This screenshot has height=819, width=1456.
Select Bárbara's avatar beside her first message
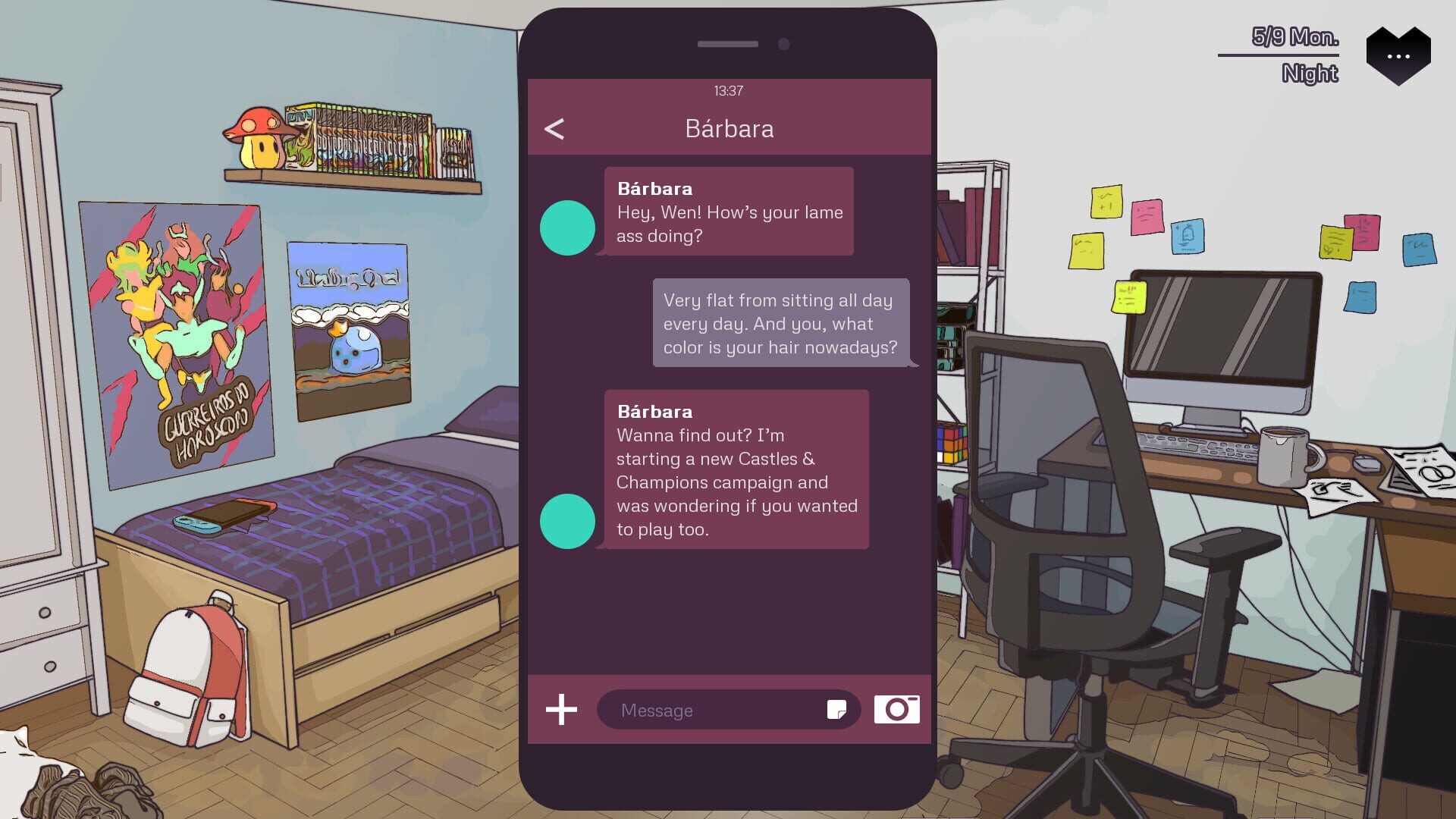(x=567, y=226)
